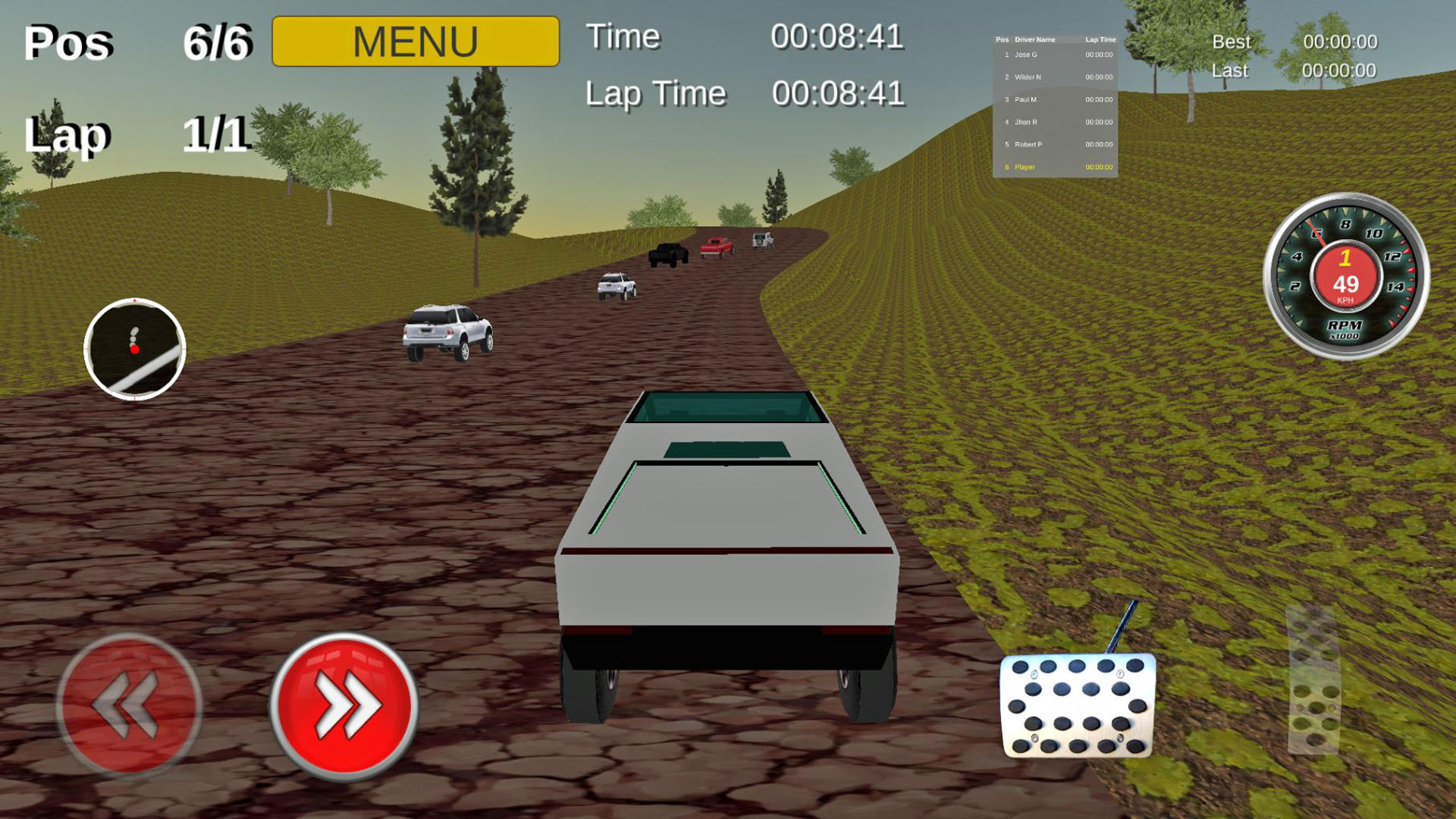Open the yellow MENU button

tap(415, 42)
